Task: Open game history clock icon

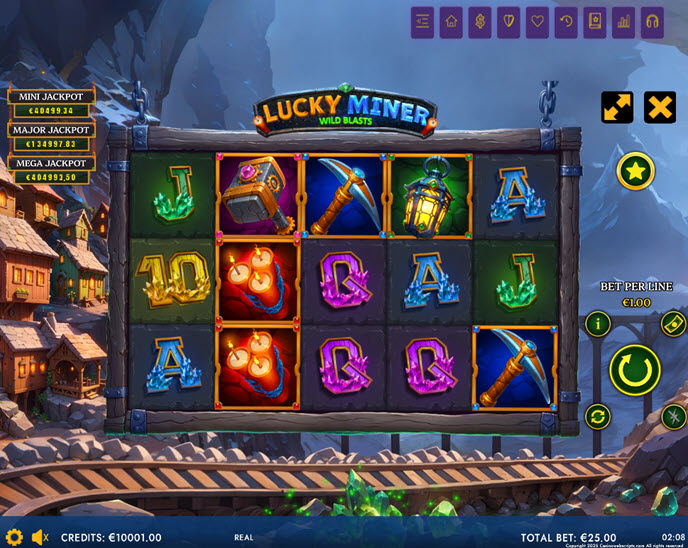Action: pos(566,22)
